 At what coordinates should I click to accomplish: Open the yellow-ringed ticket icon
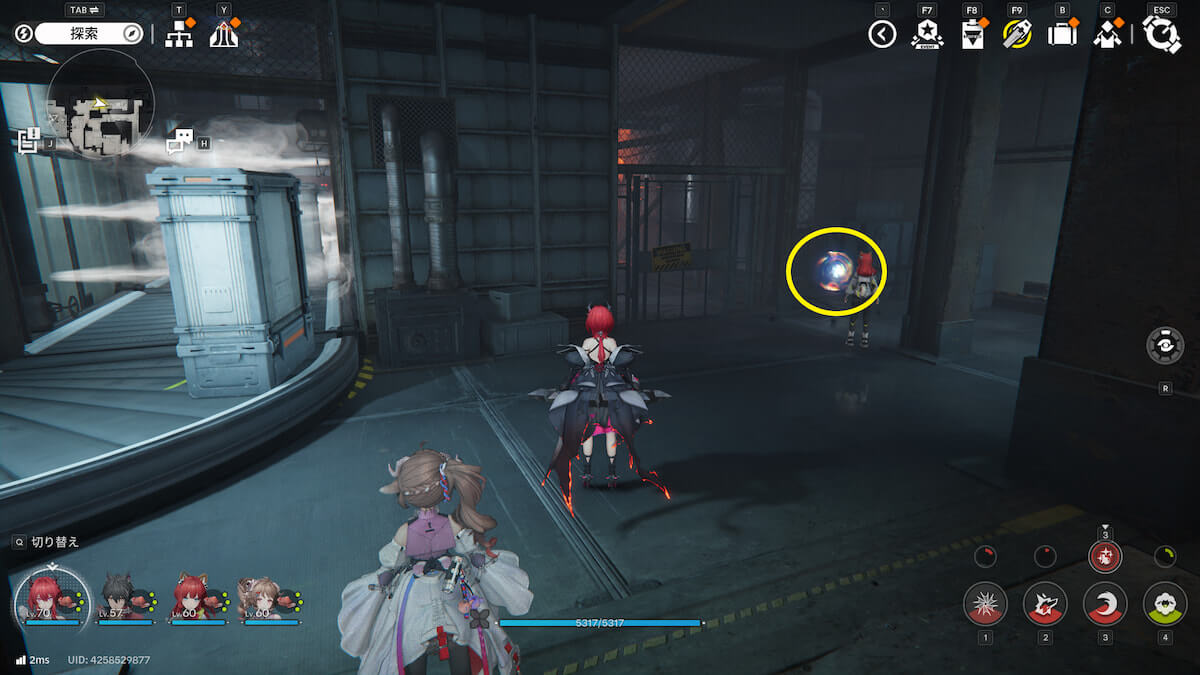coord(1017,35)
